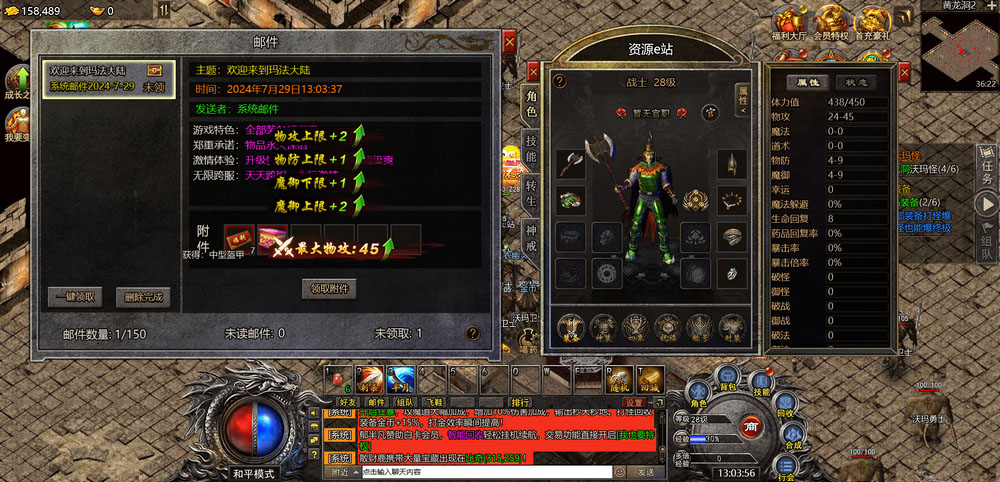Claim attachment with the 领取附件 button

coord(329,289)
